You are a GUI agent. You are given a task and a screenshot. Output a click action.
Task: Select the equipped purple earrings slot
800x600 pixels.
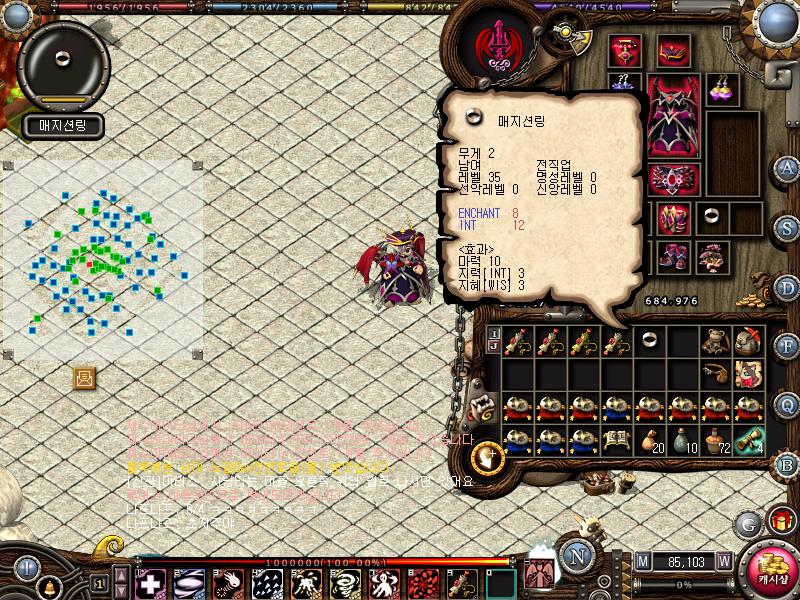pos(721,88)
